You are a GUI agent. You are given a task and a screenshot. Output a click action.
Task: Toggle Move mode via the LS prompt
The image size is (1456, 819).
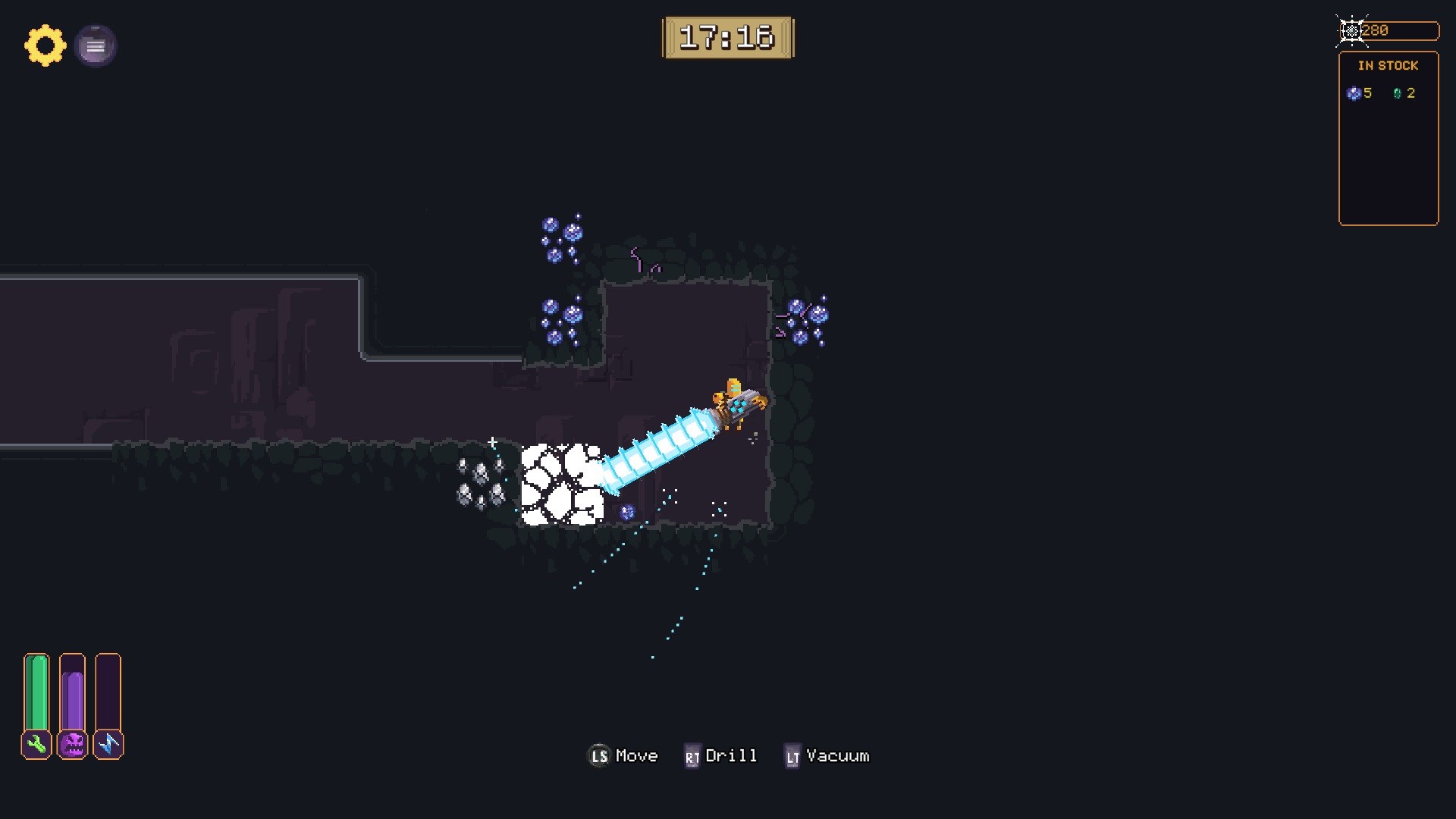click(x=598, y=756)
